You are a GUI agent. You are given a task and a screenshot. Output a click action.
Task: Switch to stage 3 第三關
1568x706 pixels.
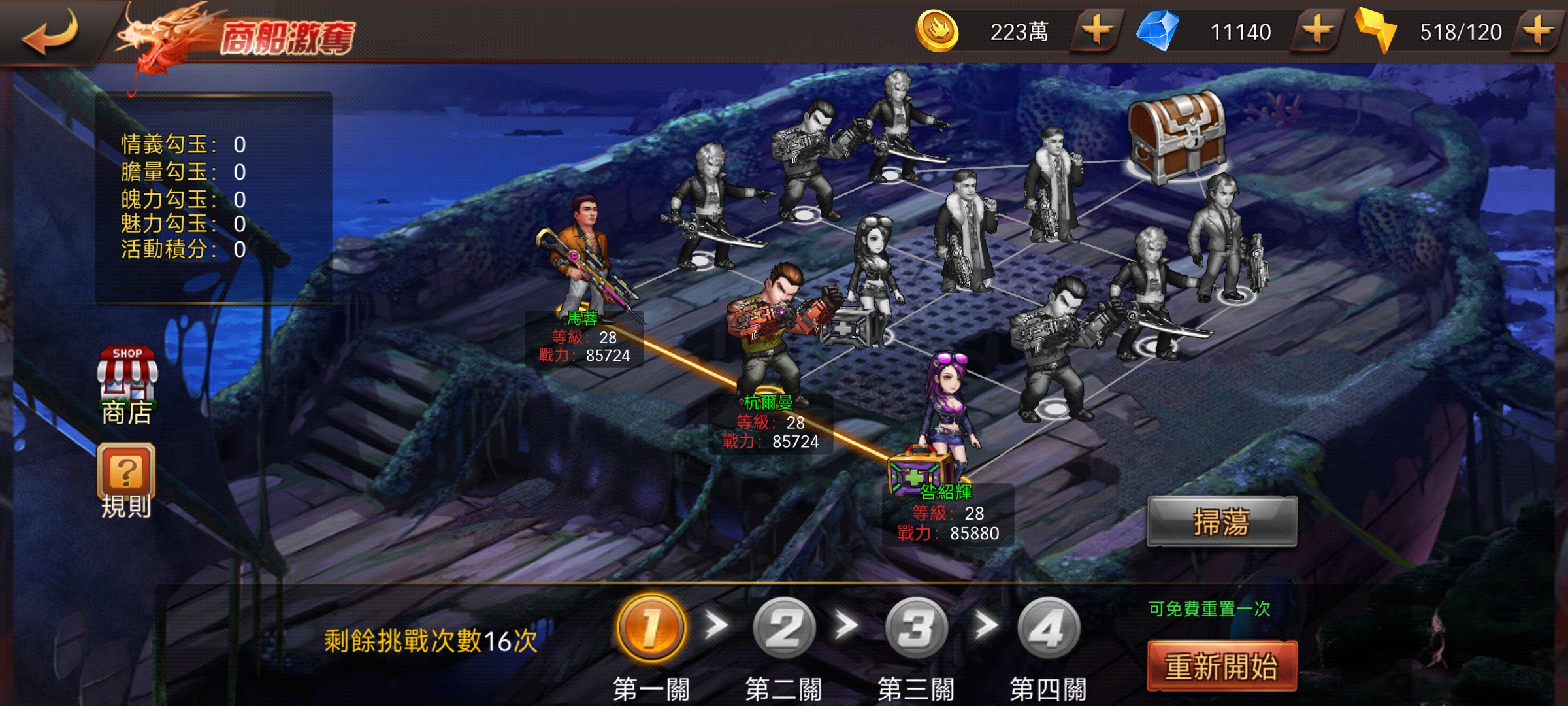tap(916, 629)
